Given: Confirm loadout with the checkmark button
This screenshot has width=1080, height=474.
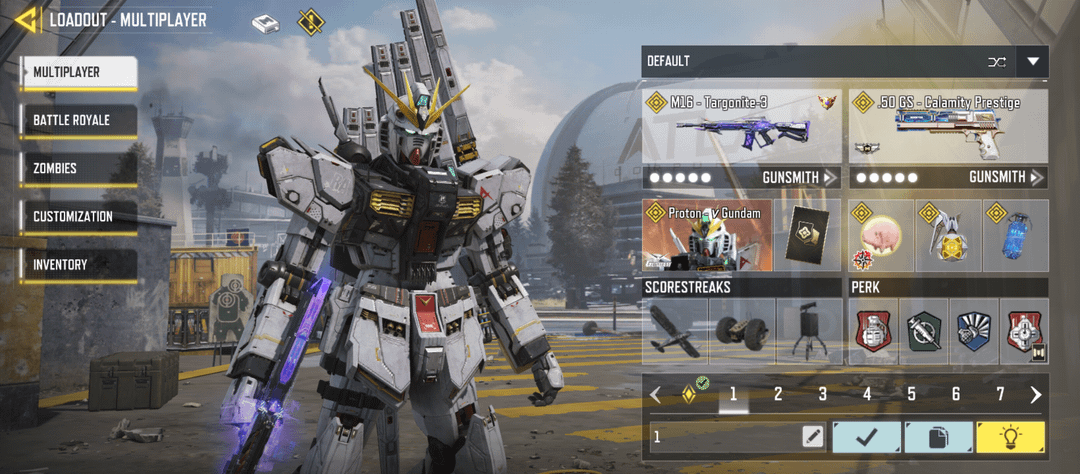Looking at the screenshot, I should 866,437.
